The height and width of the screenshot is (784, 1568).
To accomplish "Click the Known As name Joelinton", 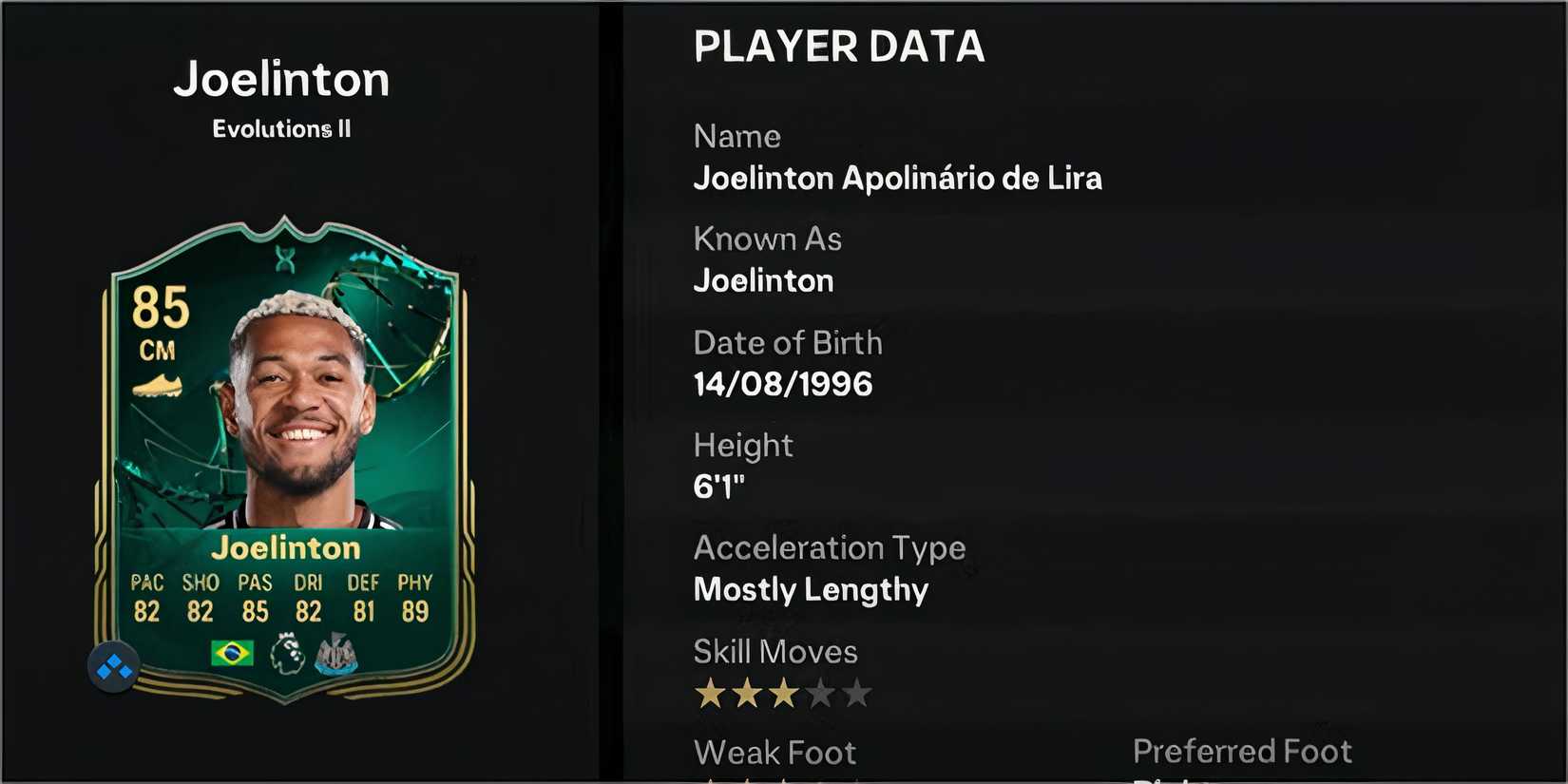I will [x=763, y=280].
